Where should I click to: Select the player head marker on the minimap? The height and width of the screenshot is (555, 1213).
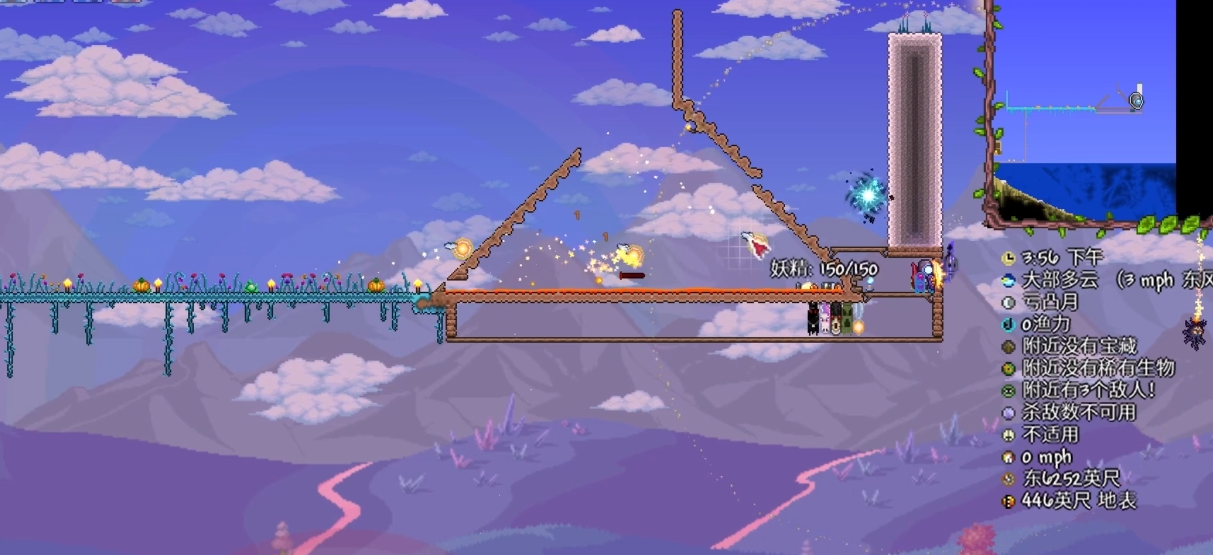tap(1135, 100)
